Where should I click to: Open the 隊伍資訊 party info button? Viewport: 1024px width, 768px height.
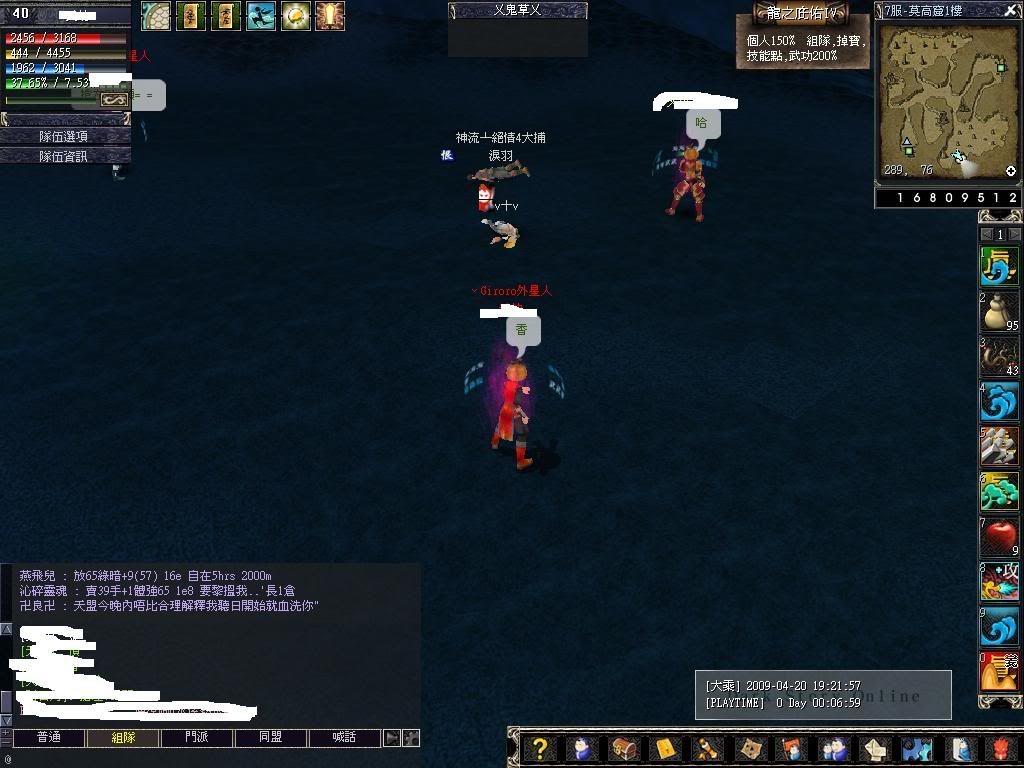63,156
